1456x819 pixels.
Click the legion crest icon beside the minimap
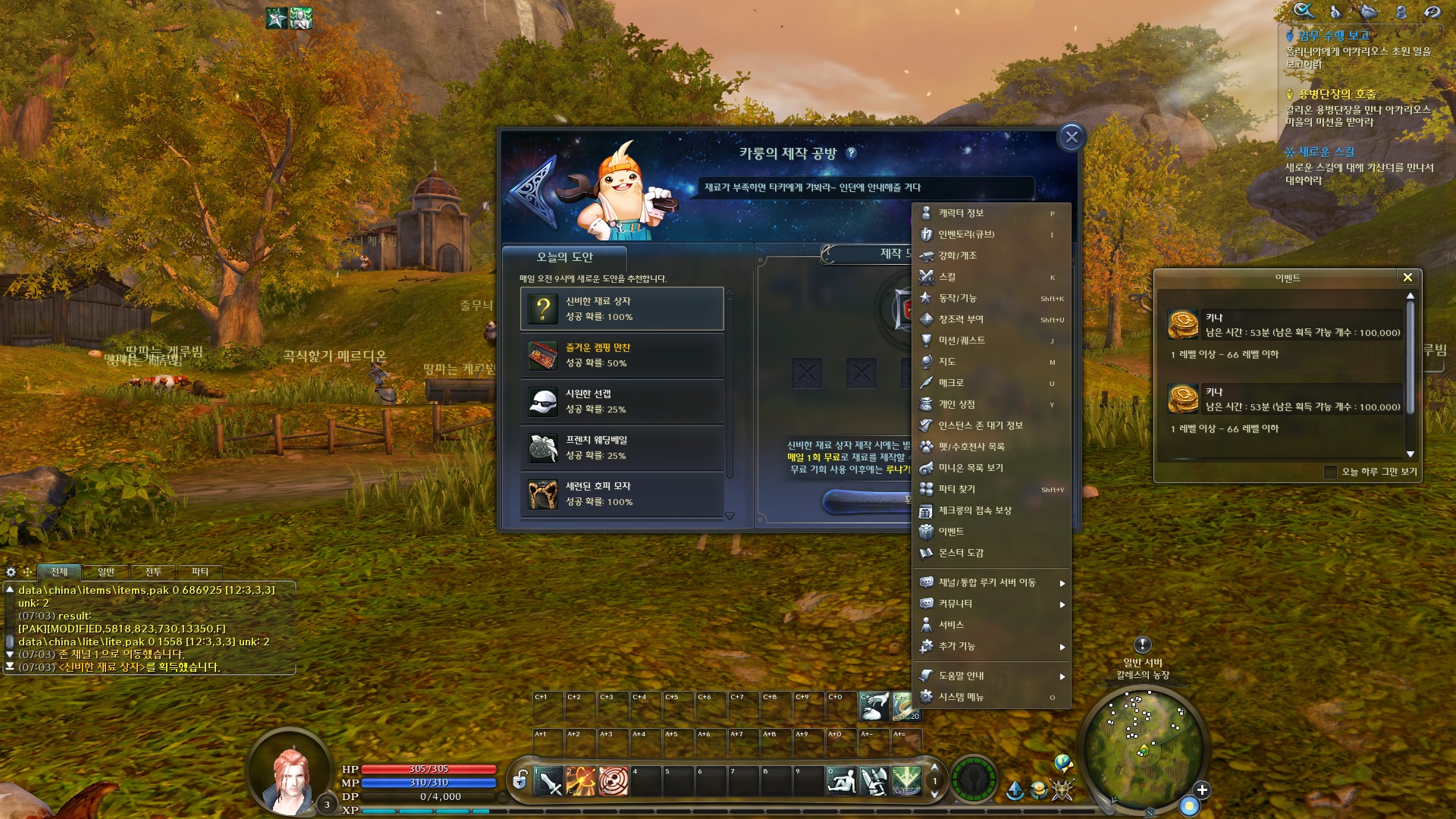(x=1062, y=791)
